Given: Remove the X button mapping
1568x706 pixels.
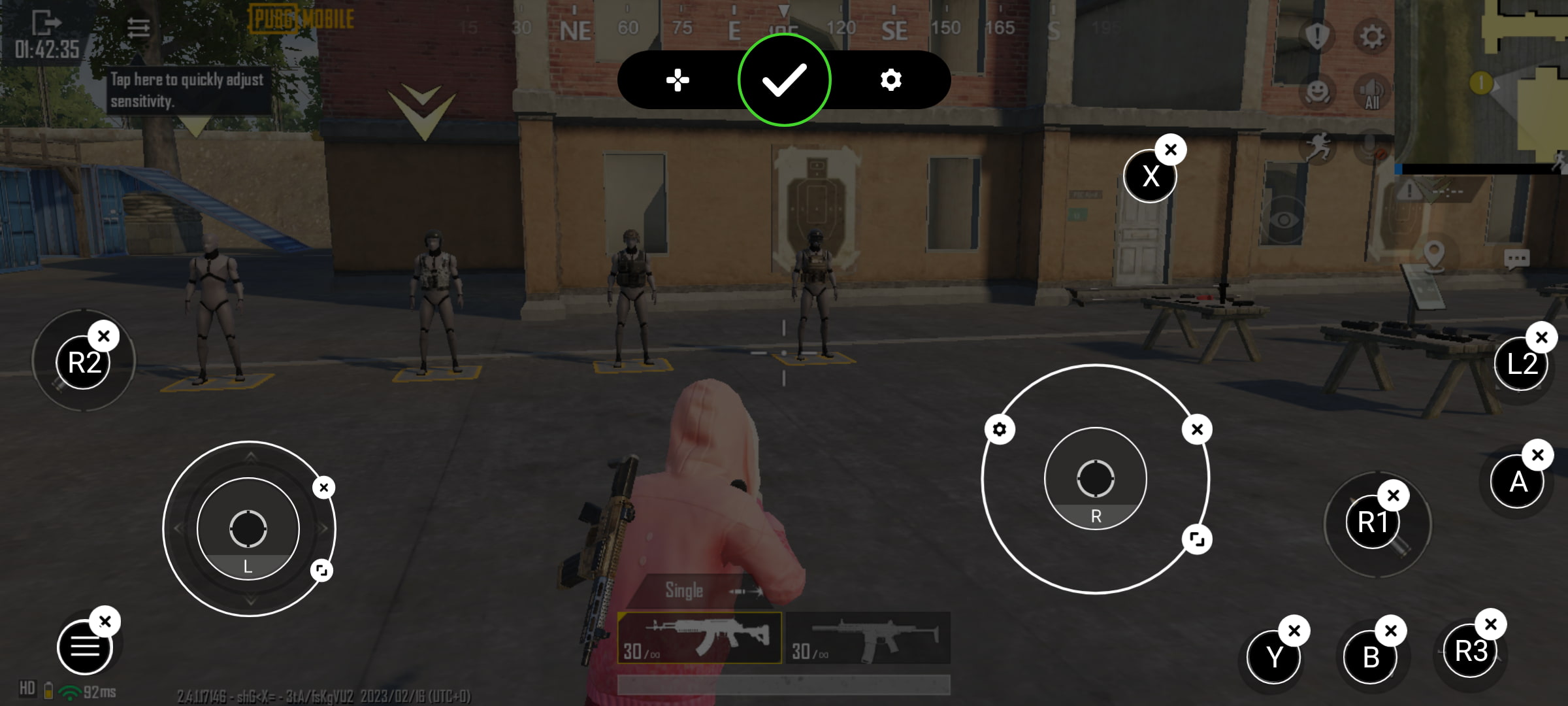Looking at the screenshot, I should pos(1171,150).
